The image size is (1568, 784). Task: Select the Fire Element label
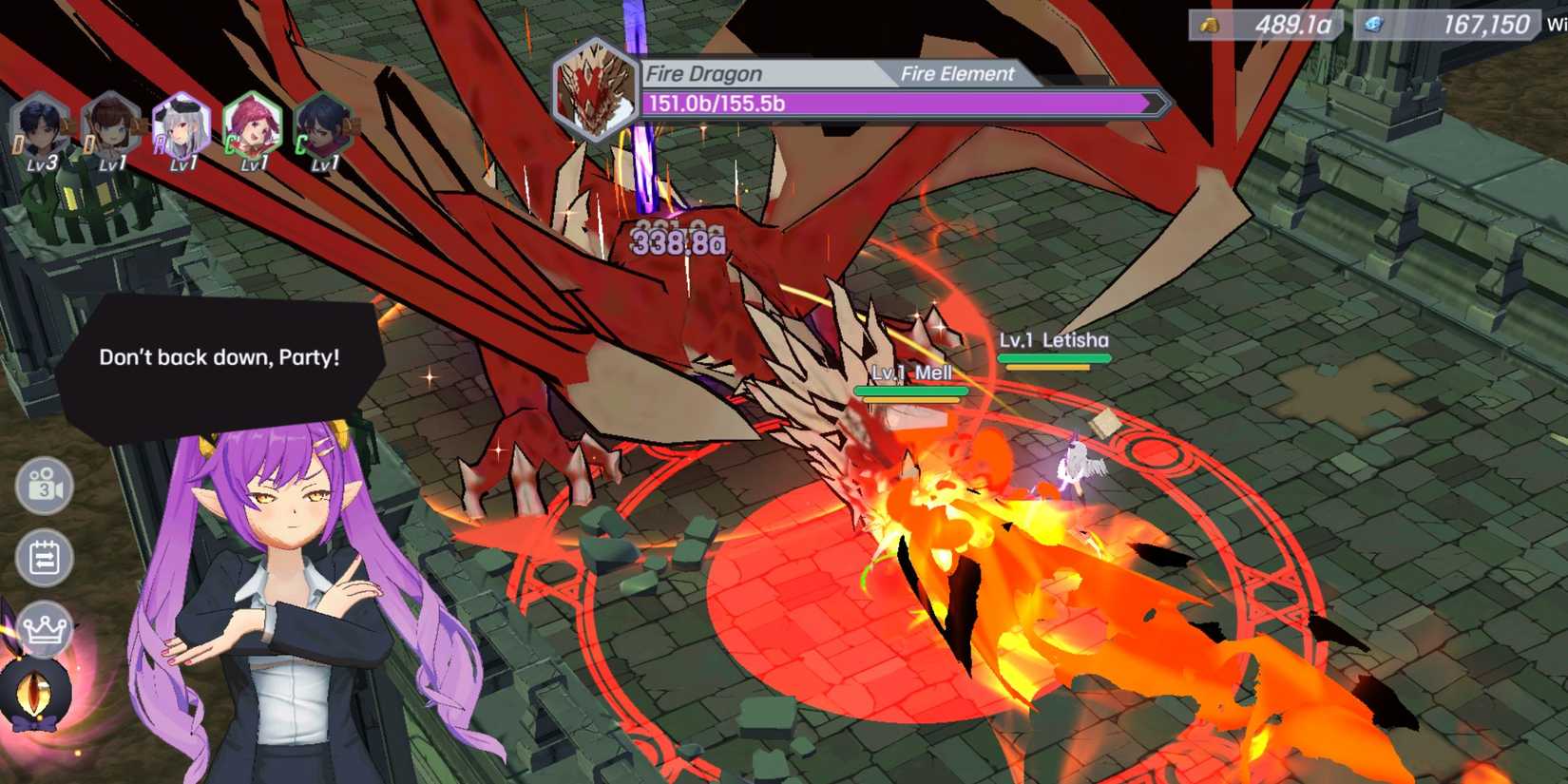[x=958, y=73]
